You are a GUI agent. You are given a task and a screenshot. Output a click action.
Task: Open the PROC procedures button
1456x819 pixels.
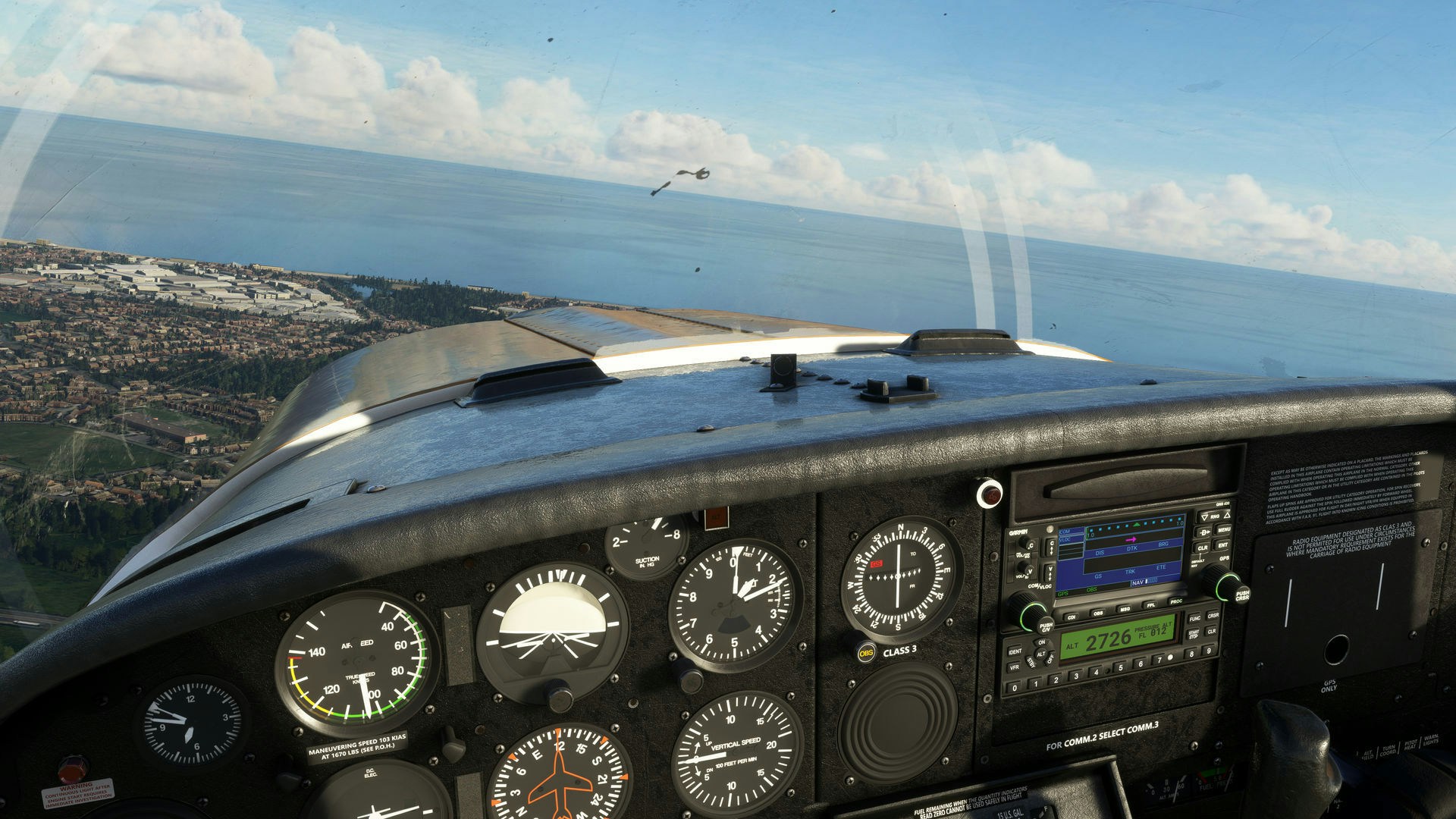(1175, 602)
